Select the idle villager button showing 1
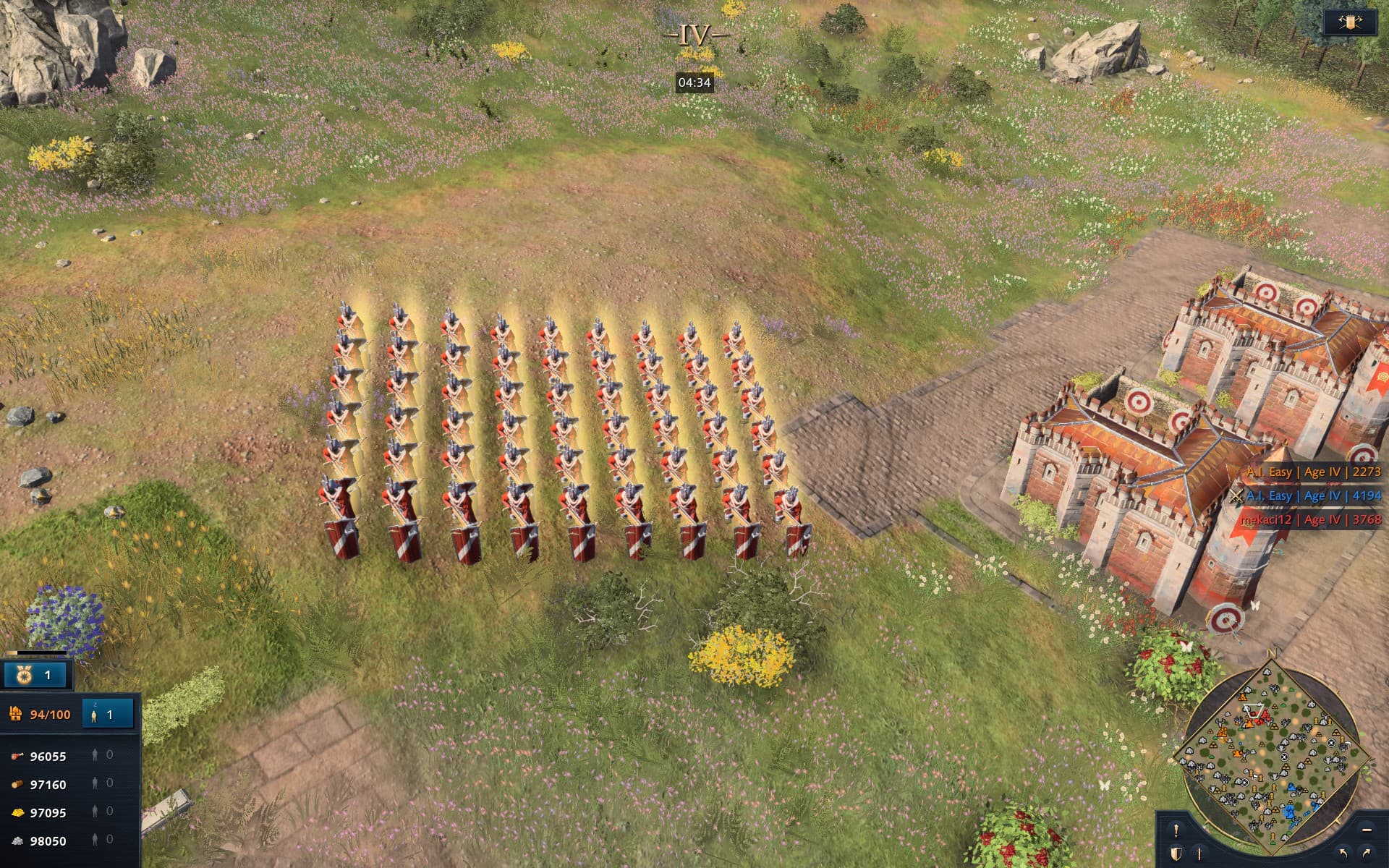The height and width of the screenshot is (868, 1389). click(x=108, y=714)
